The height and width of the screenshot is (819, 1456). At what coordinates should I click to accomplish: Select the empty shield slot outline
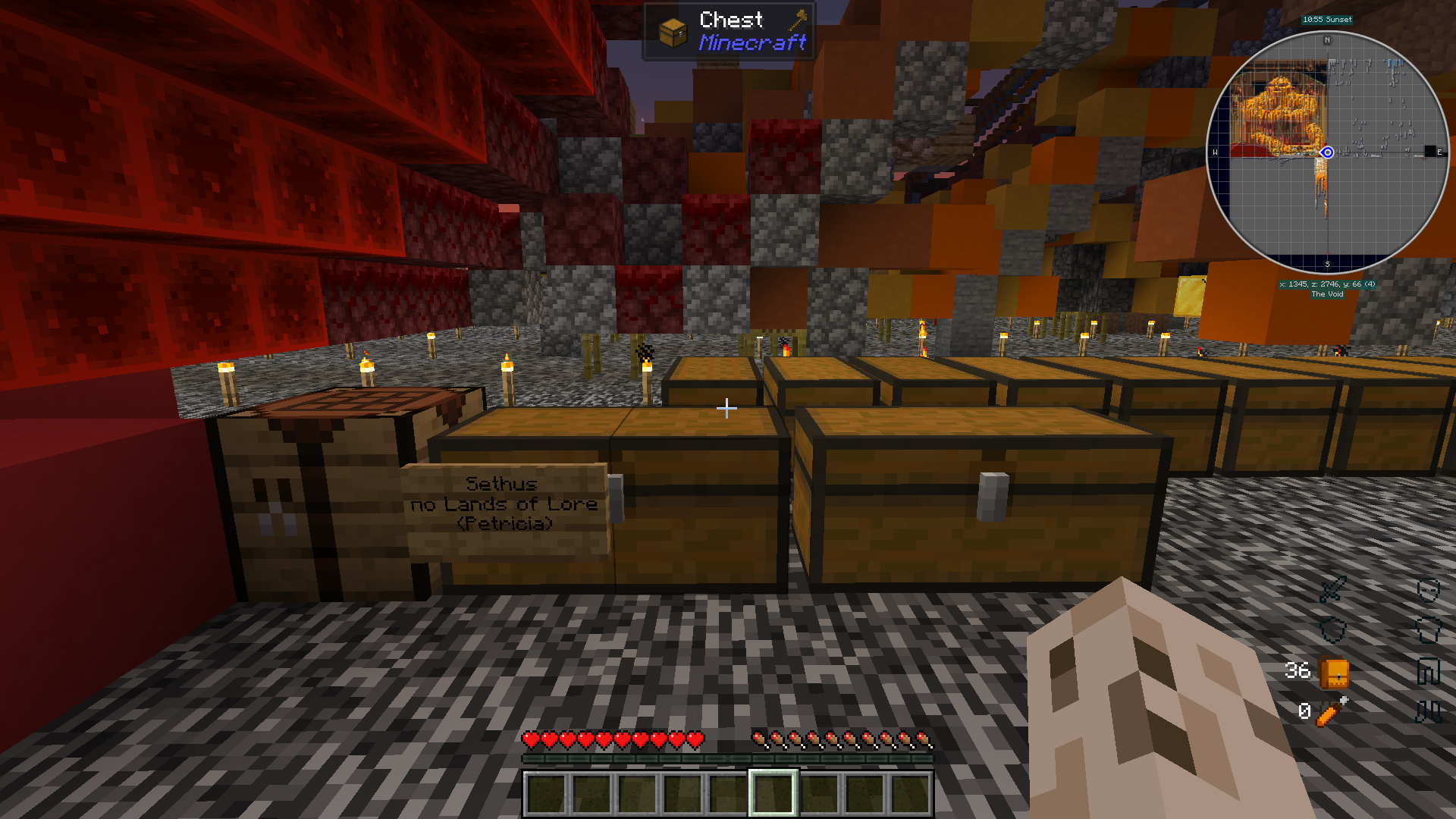[1332, 629]
